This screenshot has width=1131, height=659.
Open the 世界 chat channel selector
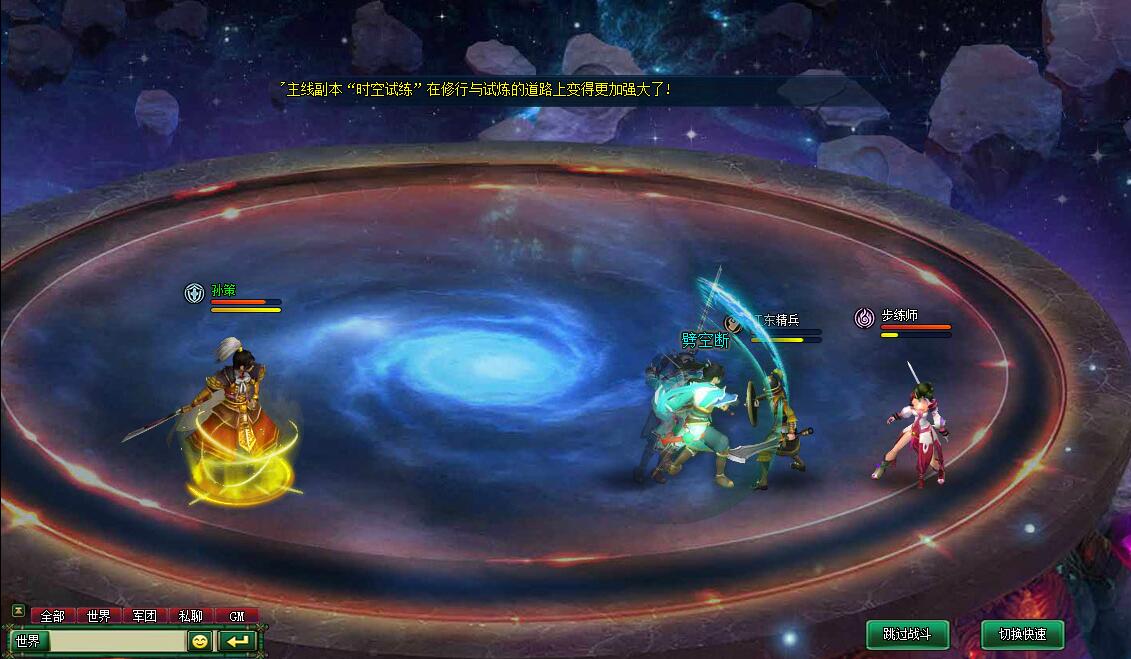click(28, 641)
